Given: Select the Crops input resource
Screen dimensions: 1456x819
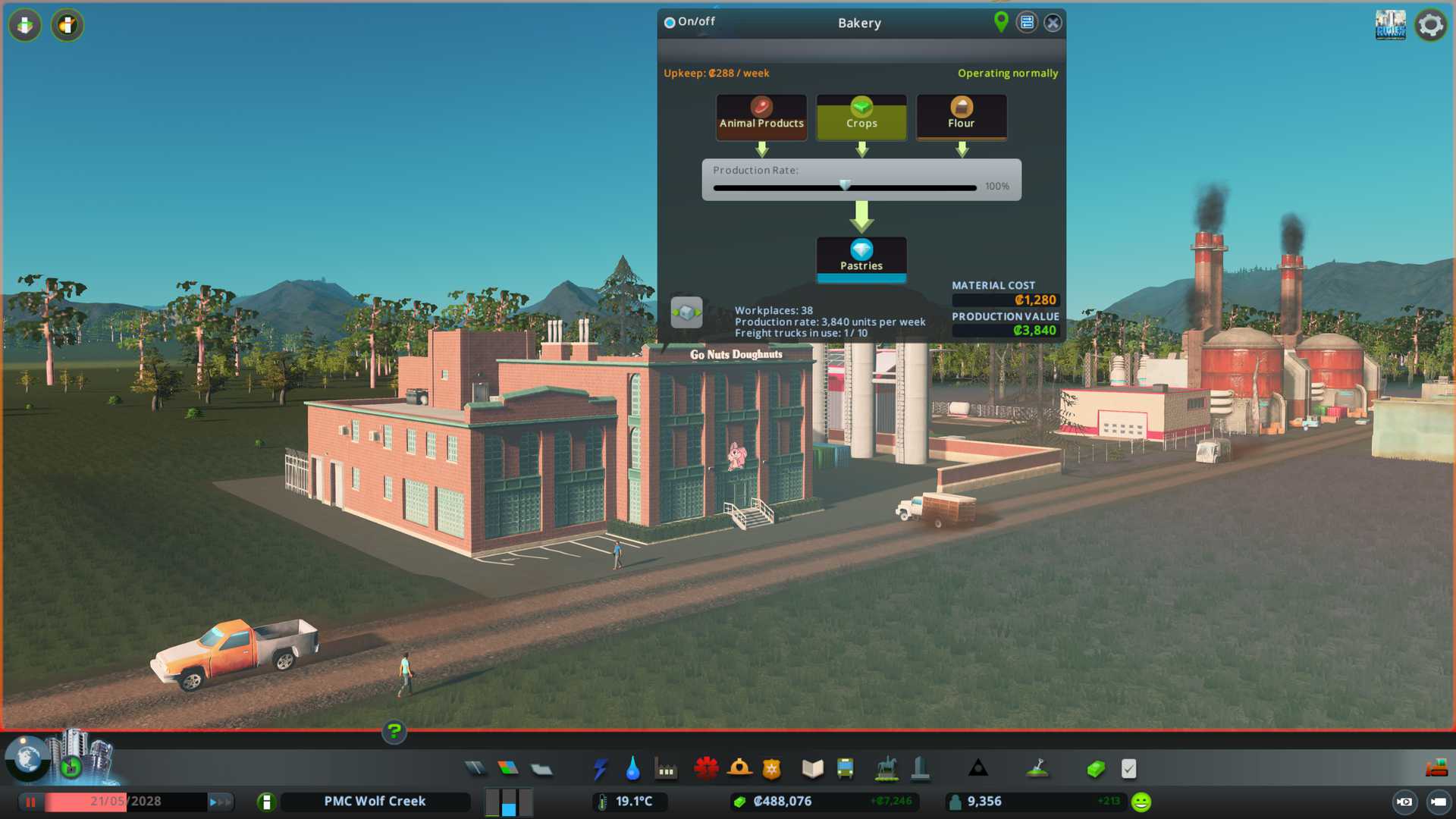Looking at the screenshot, I should (861, 116).
